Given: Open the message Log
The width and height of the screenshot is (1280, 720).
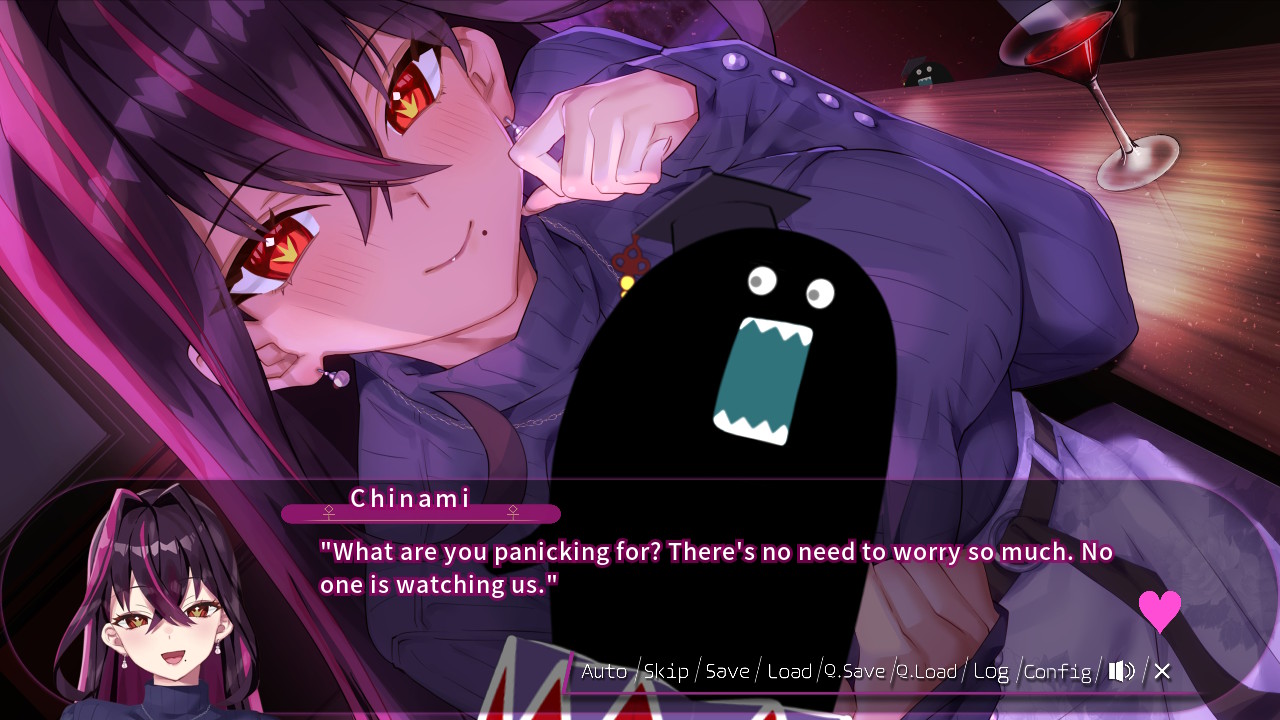Looking at the screenshot, I should tap(991, 671).
